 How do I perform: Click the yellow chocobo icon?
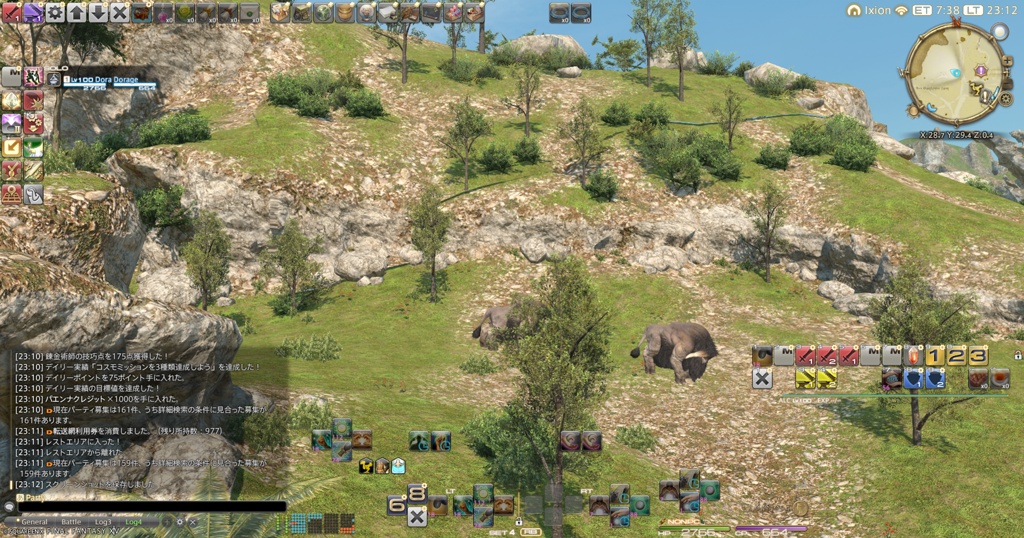366,465
